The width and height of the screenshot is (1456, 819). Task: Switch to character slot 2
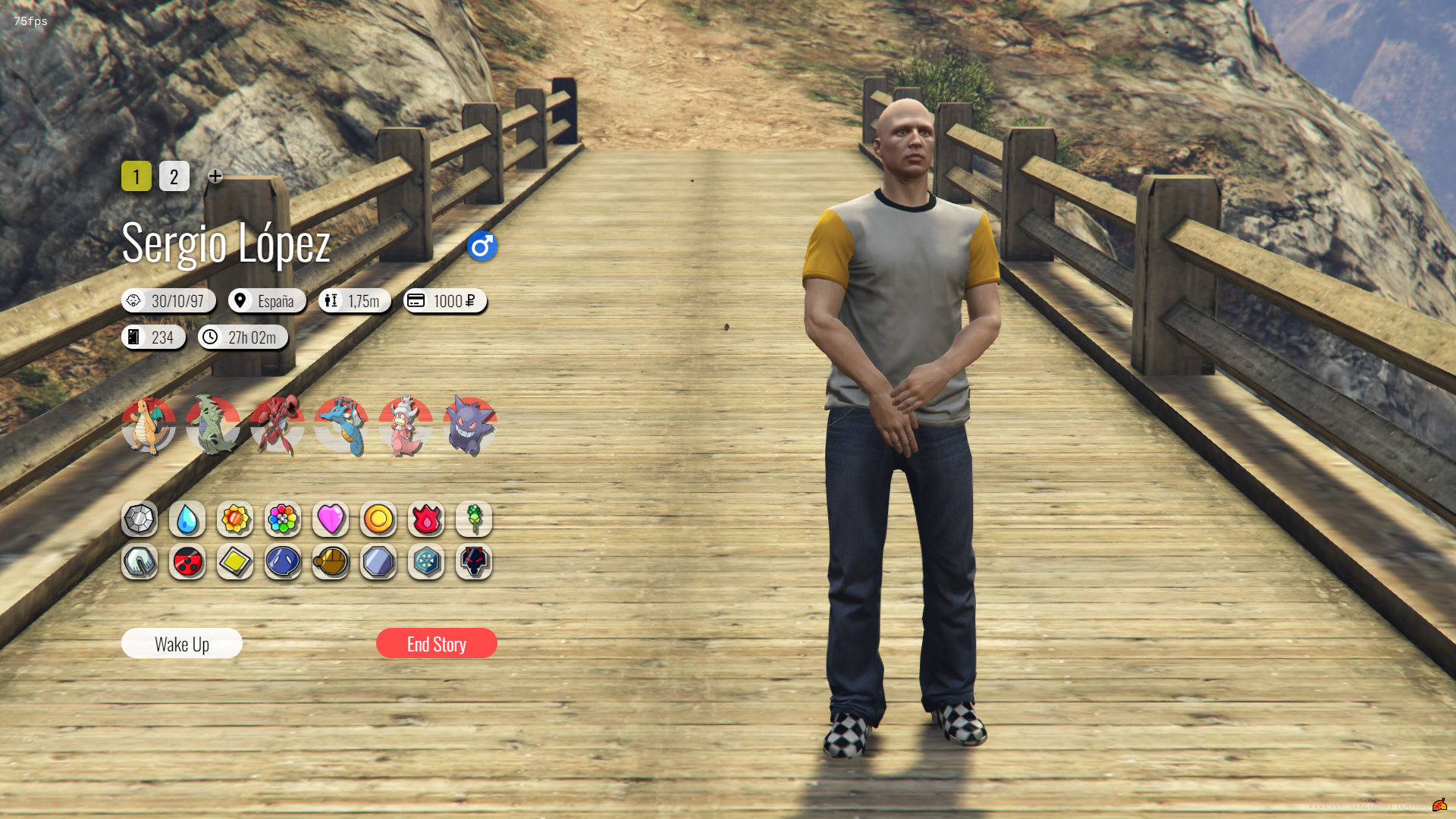pos(174,177)
